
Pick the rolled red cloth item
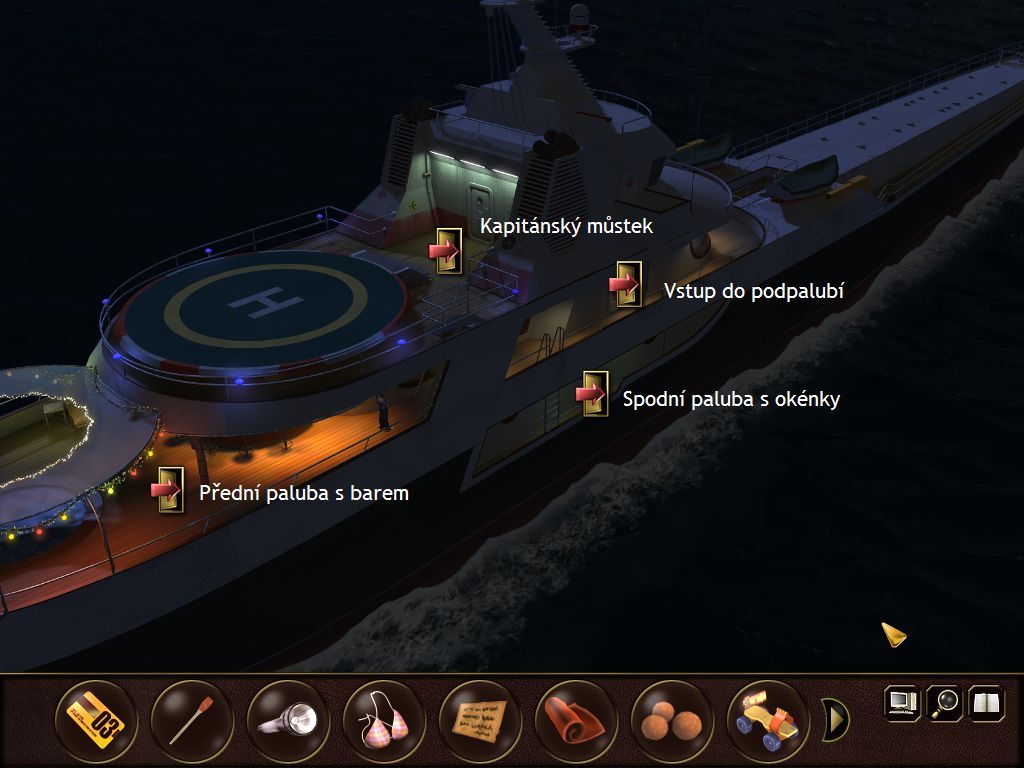point(575,719)
